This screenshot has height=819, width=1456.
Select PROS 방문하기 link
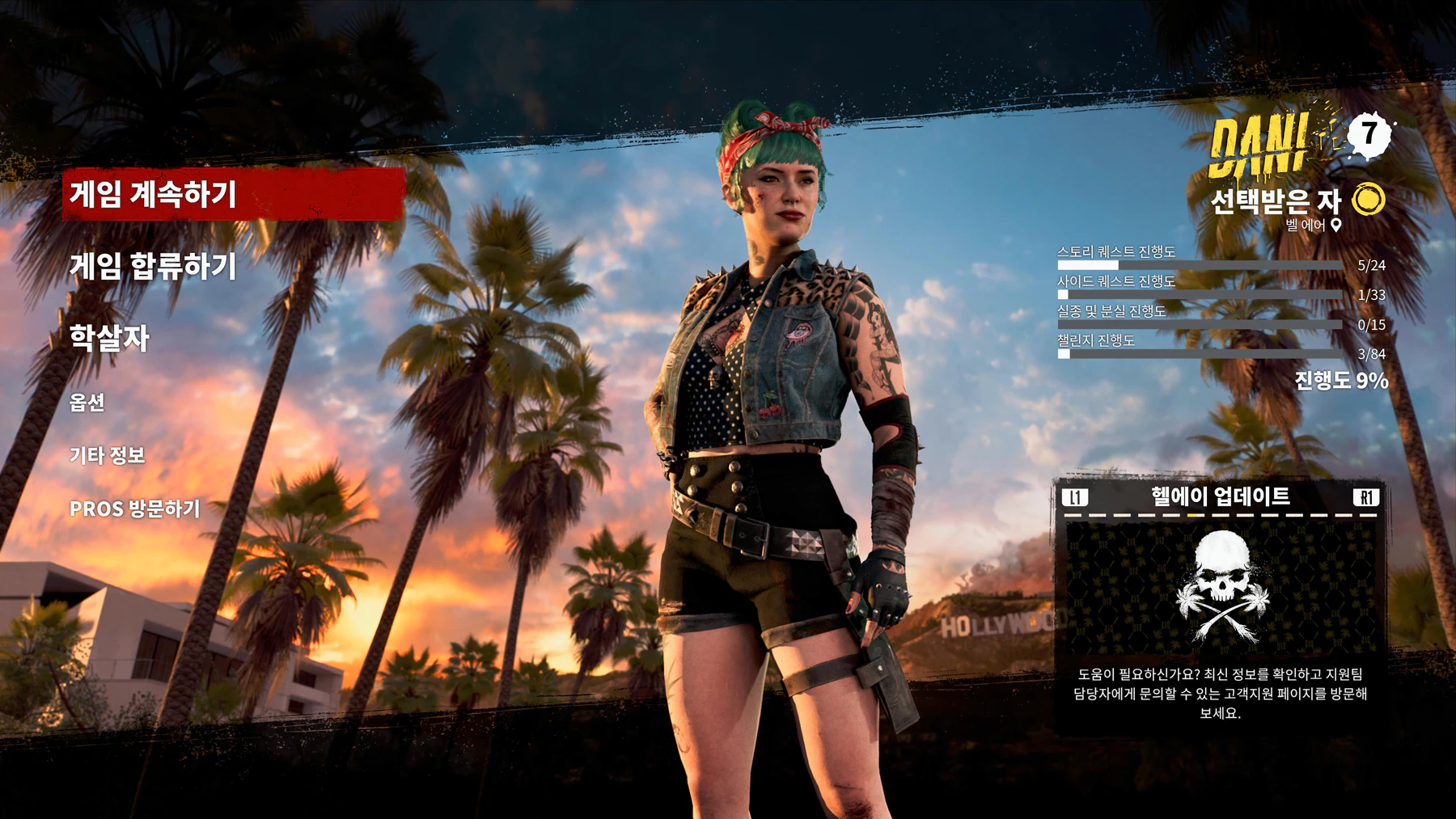134,509
